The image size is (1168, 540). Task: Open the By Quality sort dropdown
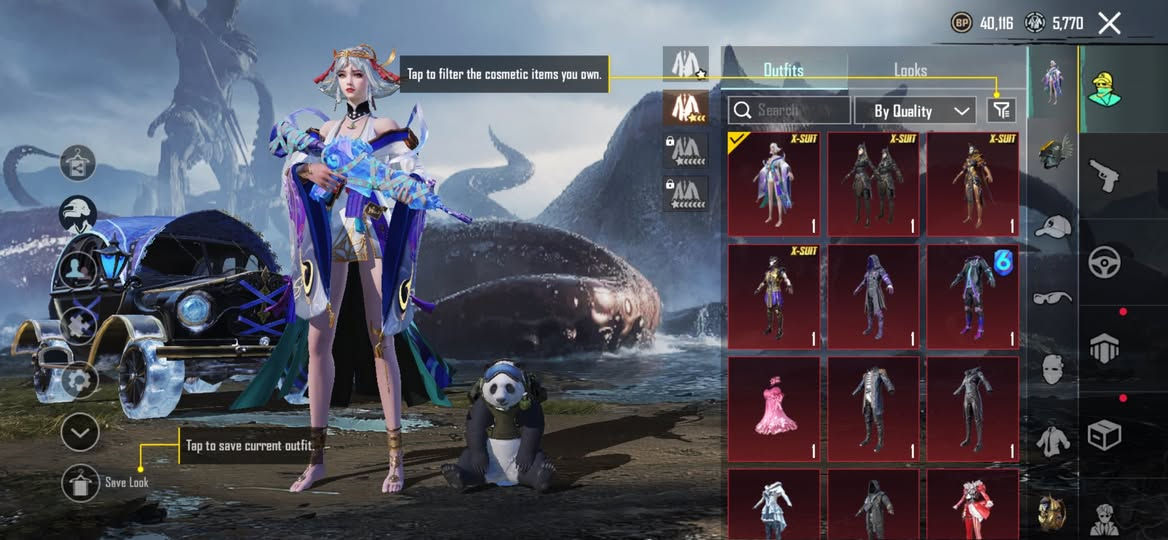[915, 110]
